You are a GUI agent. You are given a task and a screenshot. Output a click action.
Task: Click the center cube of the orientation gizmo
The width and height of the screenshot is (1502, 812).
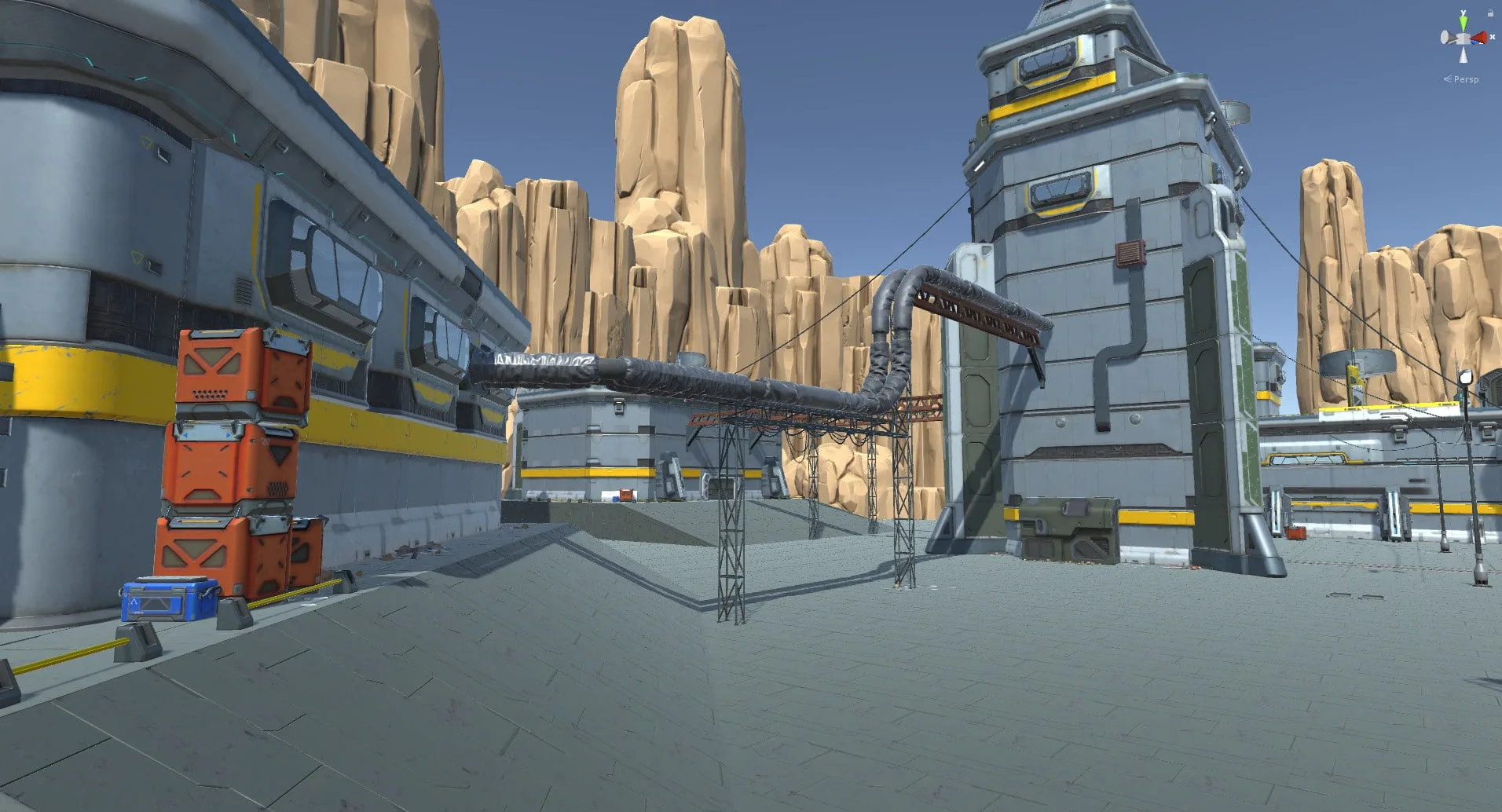(1464, 38)
